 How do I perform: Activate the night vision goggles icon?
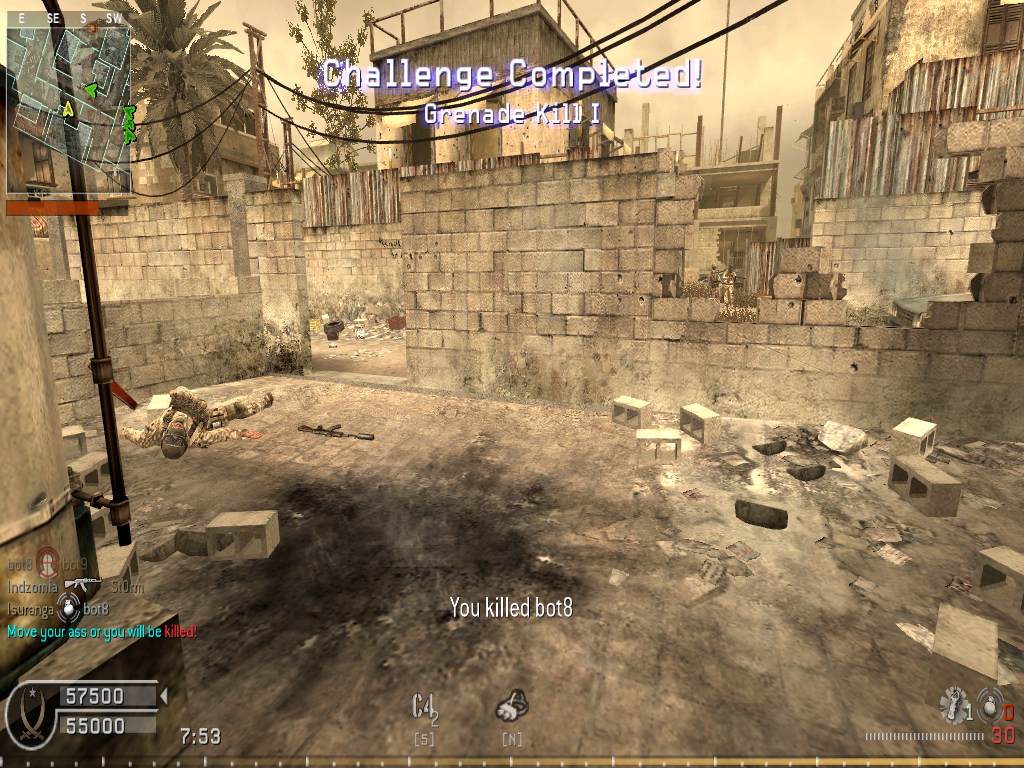tap(511, 706)
